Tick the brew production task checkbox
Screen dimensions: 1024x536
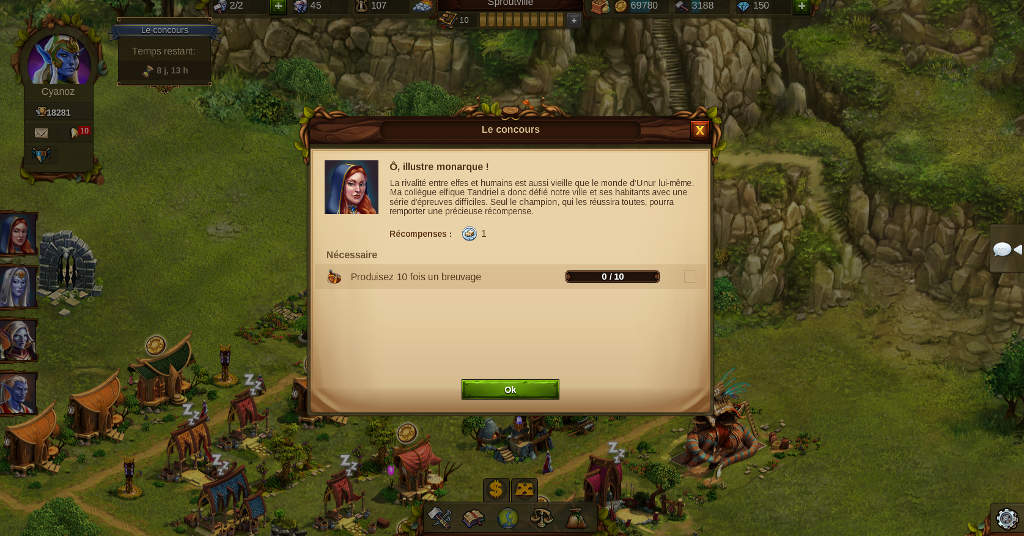coord(690,277)
